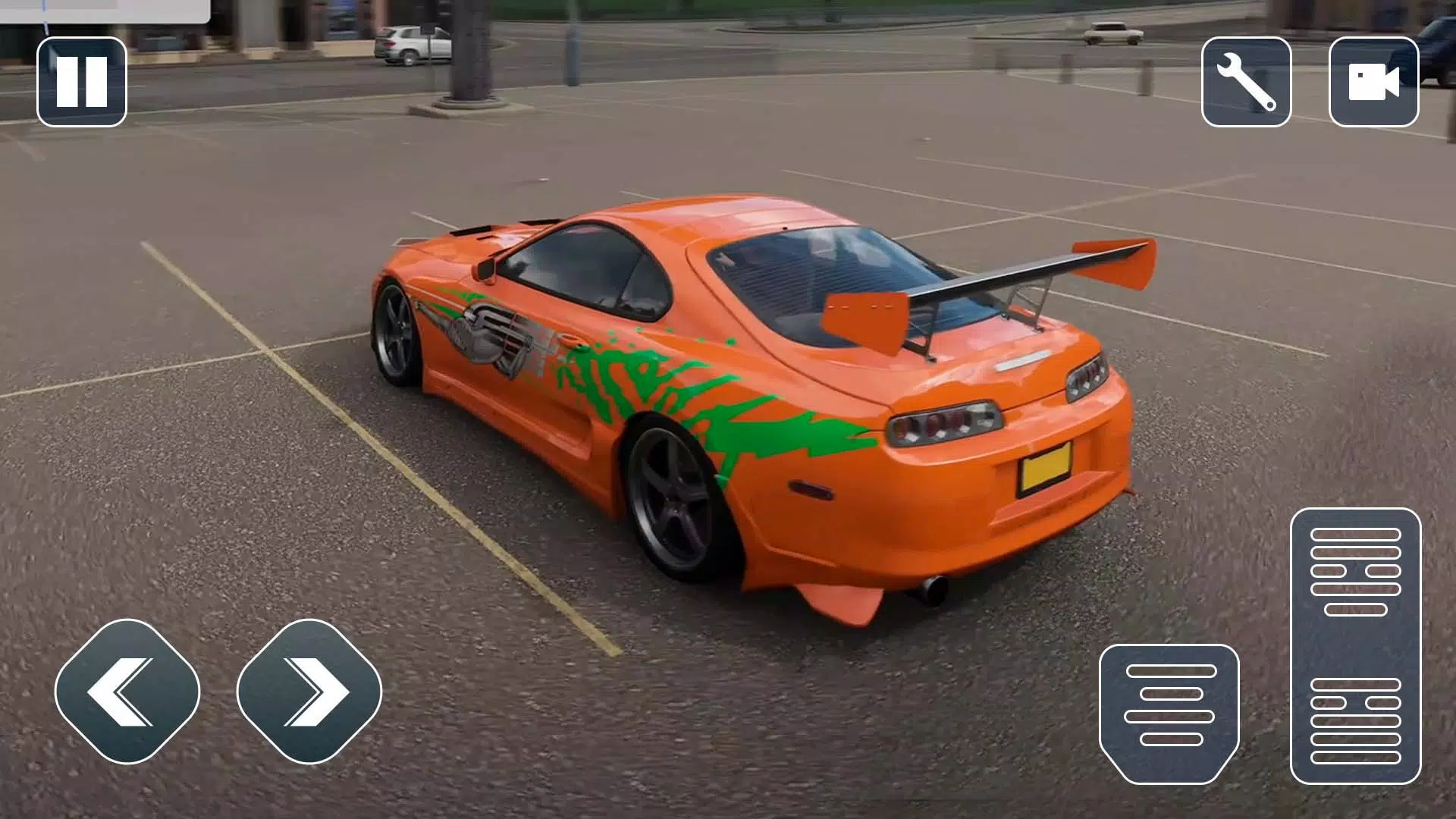Open the pause menu overlay
Viewport: 1456px width, 819px height.
[x=81, y=81]
